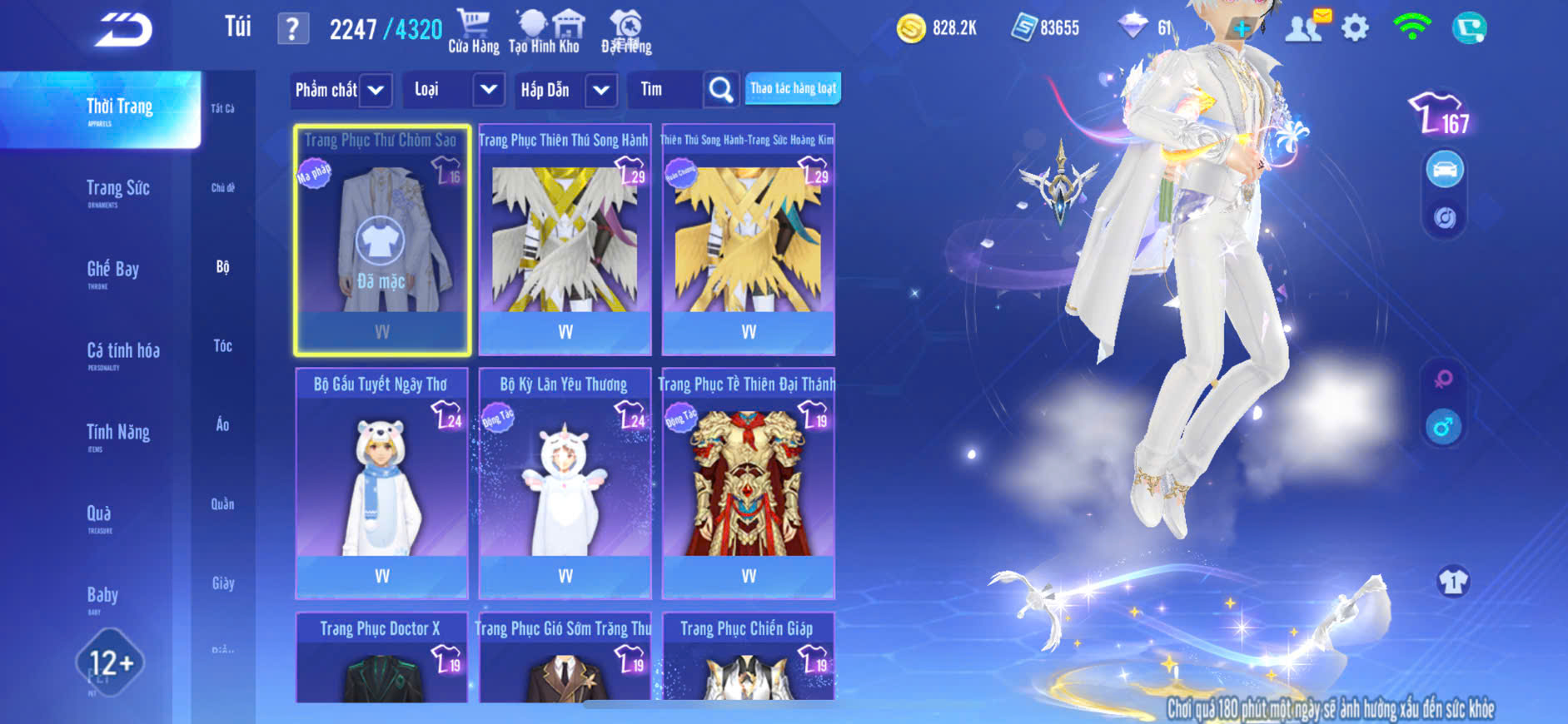Switch to the Trang Sức tab

pyautogui.click(x=118, y=190)
